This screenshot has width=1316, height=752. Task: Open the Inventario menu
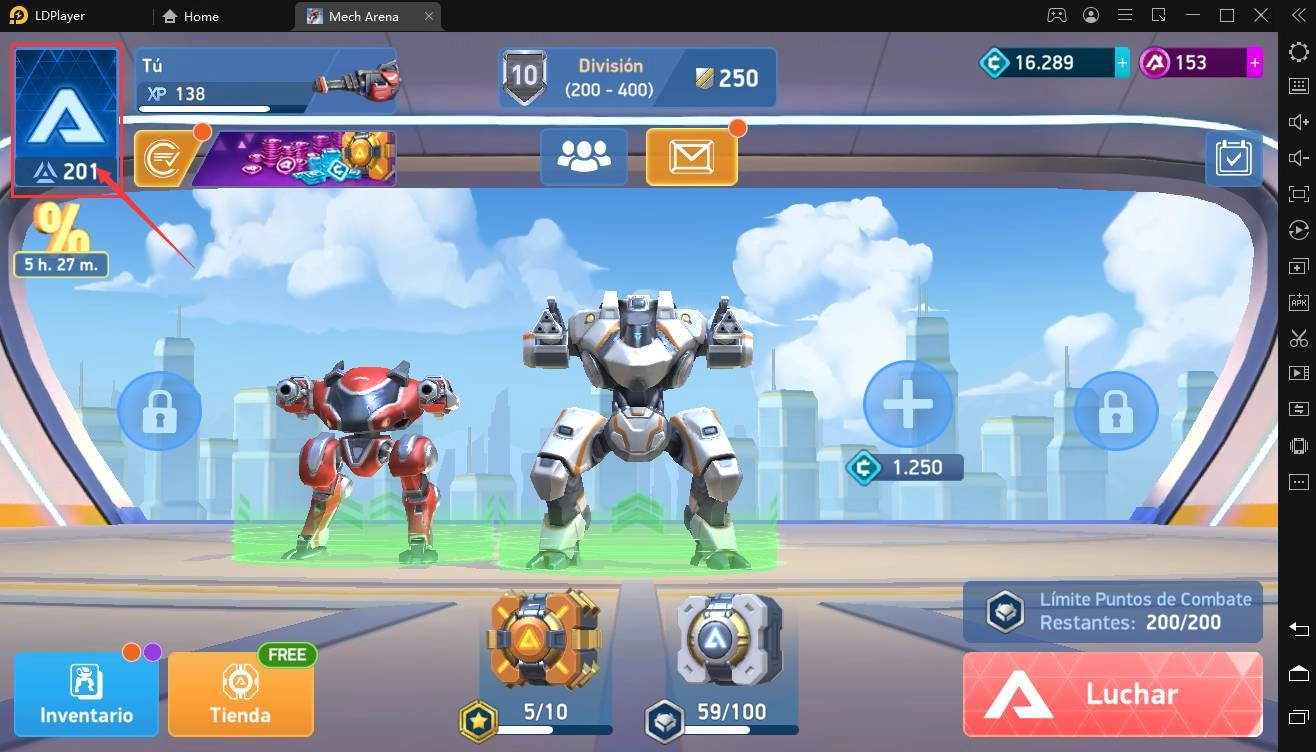(86, 693)
